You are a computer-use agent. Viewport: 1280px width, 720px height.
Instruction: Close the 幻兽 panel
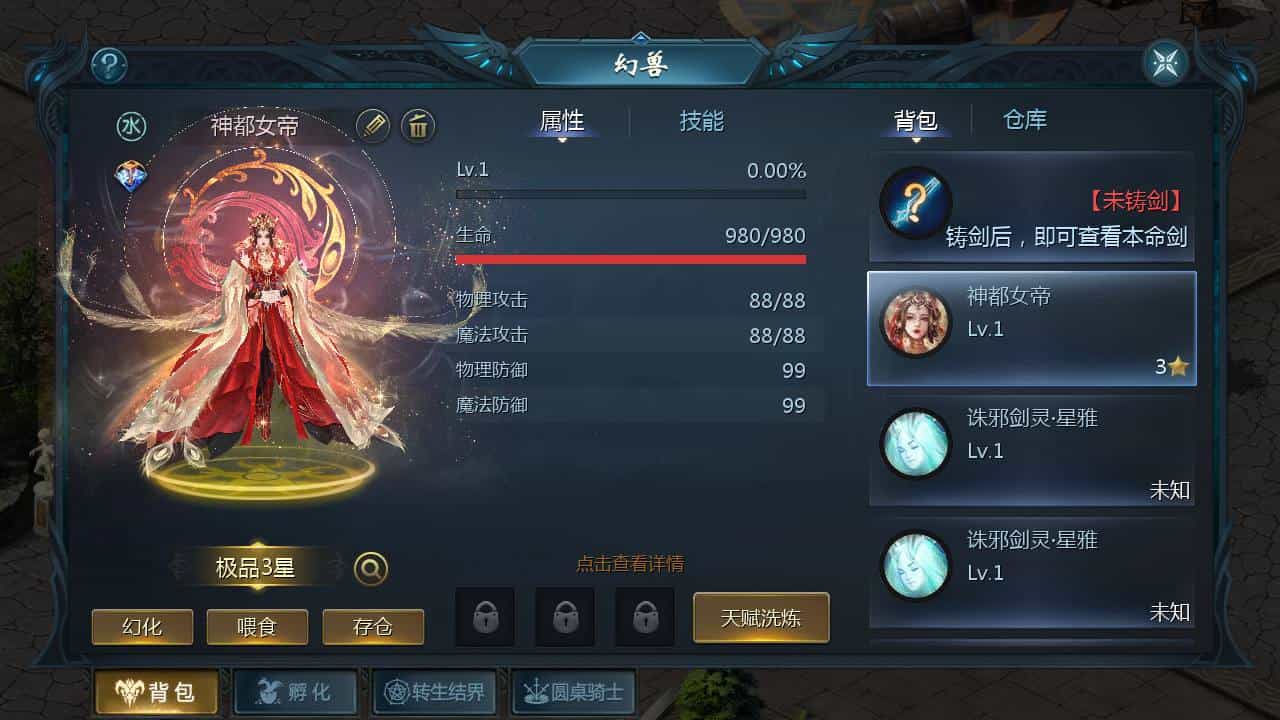[1165, 65]
